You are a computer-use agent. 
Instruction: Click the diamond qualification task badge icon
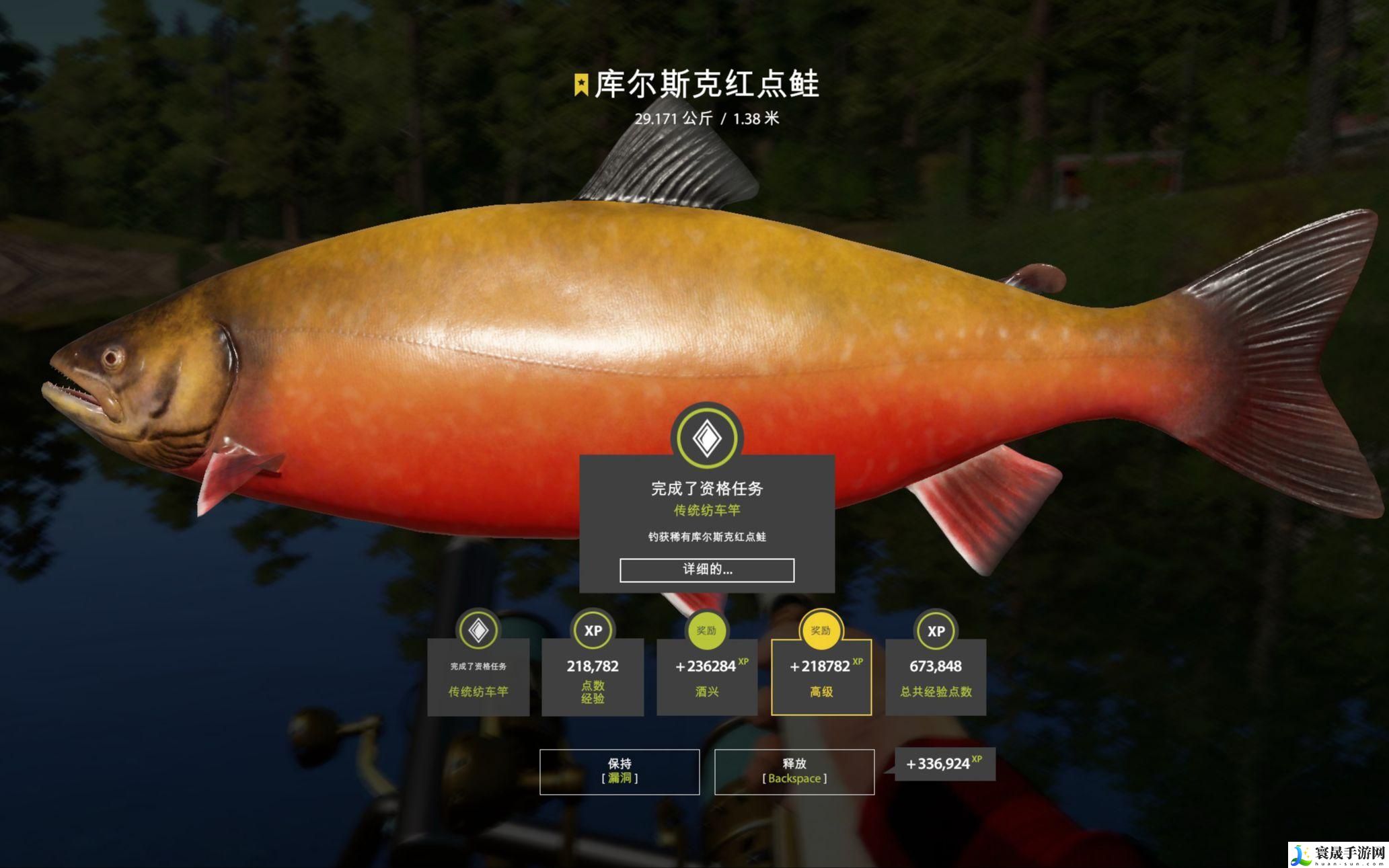(x=707, y=438)
